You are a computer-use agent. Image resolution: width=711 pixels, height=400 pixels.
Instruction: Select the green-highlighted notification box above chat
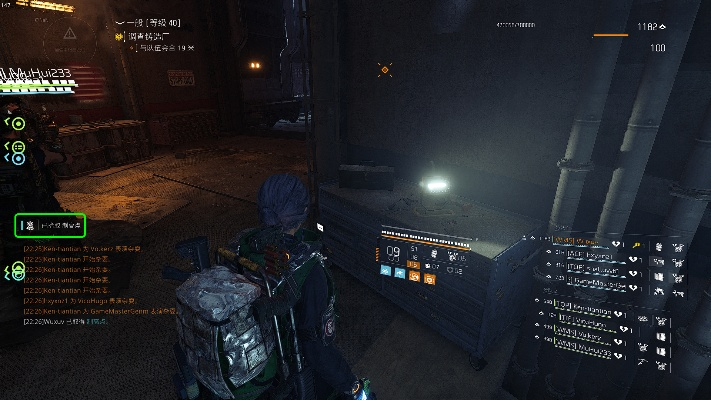pyautogui.click(x=50, y=225)
